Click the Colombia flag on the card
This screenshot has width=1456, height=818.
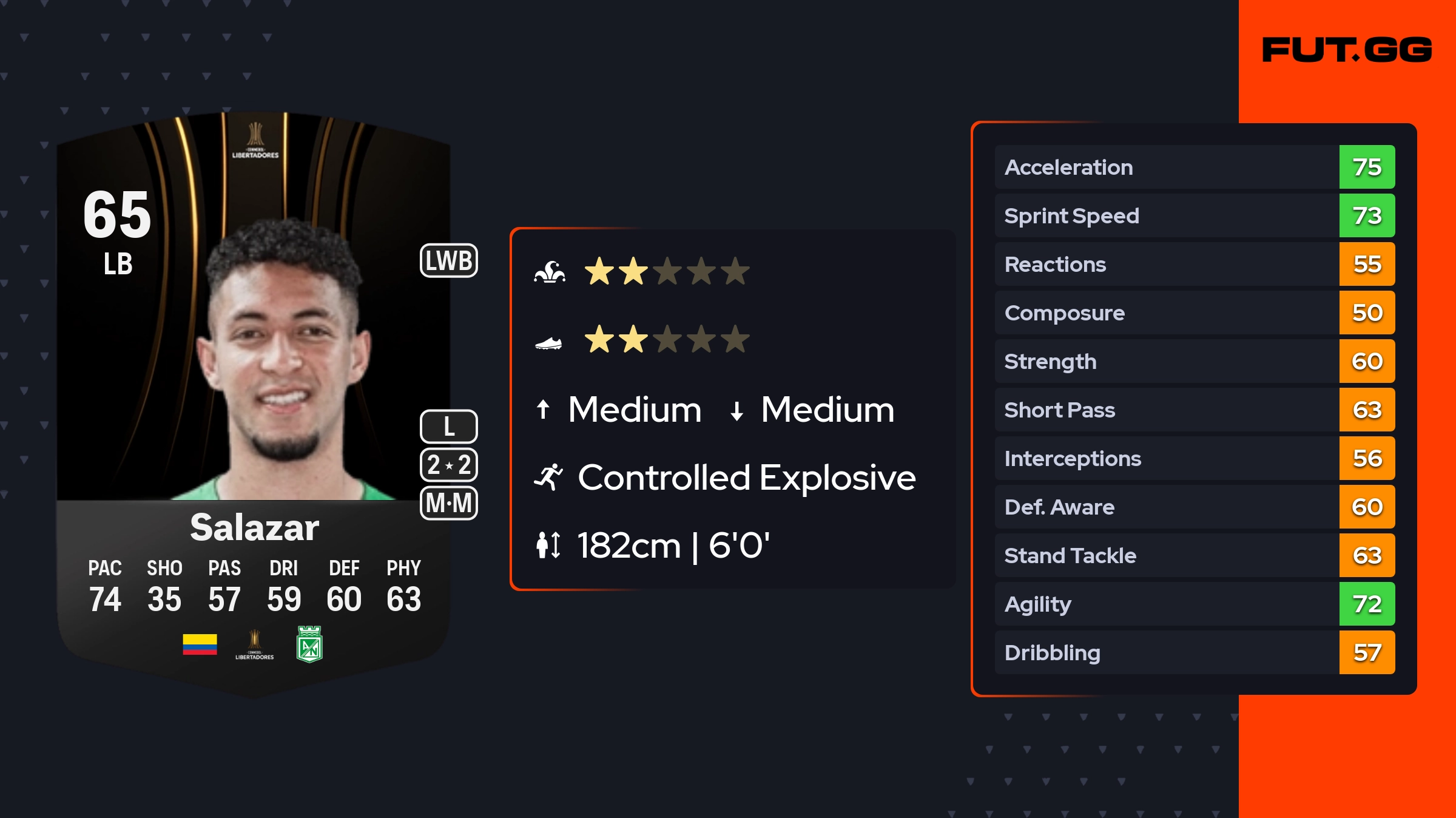click(x=200, y=644)
